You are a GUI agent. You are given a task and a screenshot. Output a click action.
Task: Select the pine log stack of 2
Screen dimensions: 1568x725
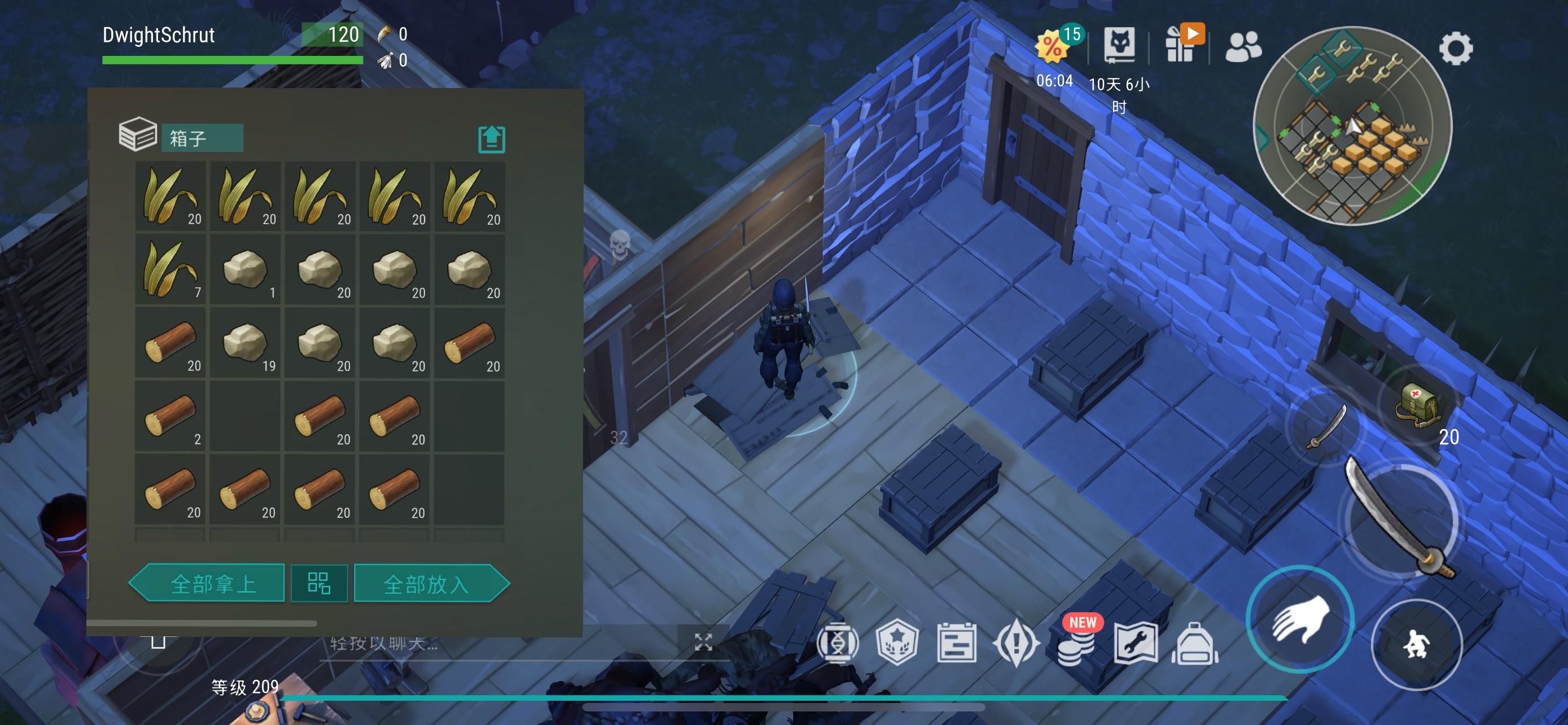[170, 417]
